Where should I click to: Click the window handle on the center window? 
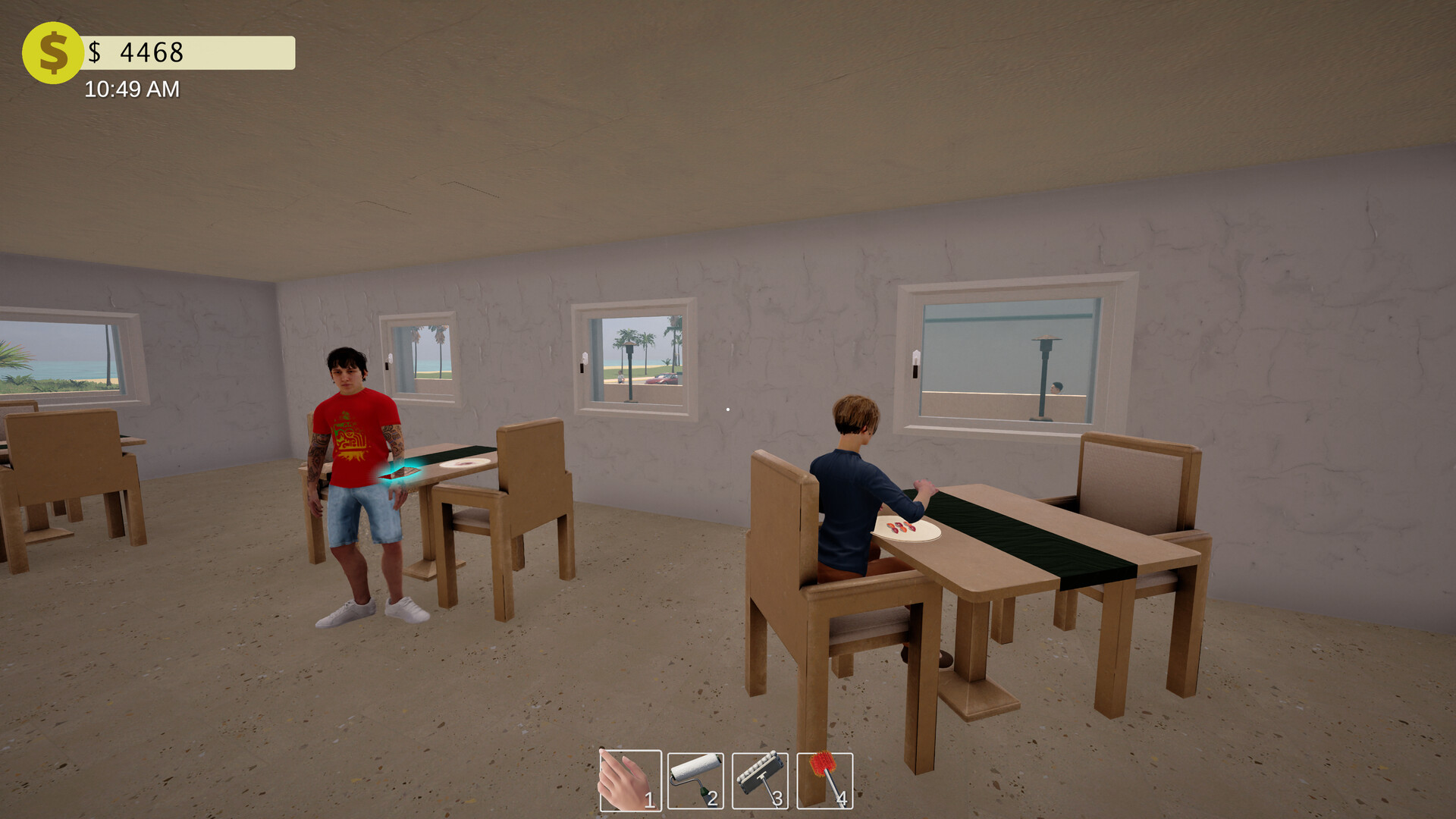click(584, 358)
